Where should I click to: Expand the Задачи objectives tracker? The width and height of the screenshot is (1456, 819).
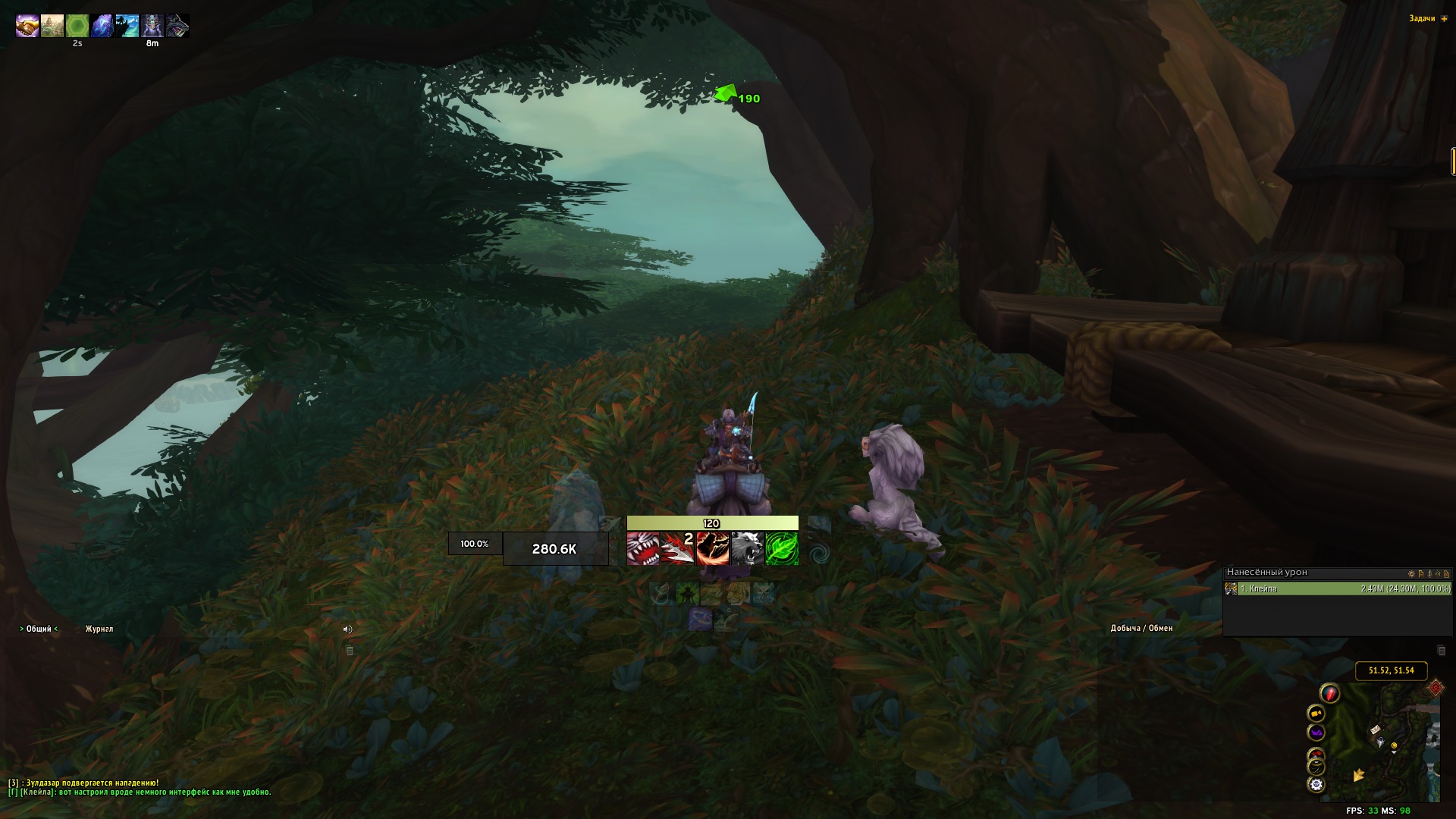(1444, 19)
